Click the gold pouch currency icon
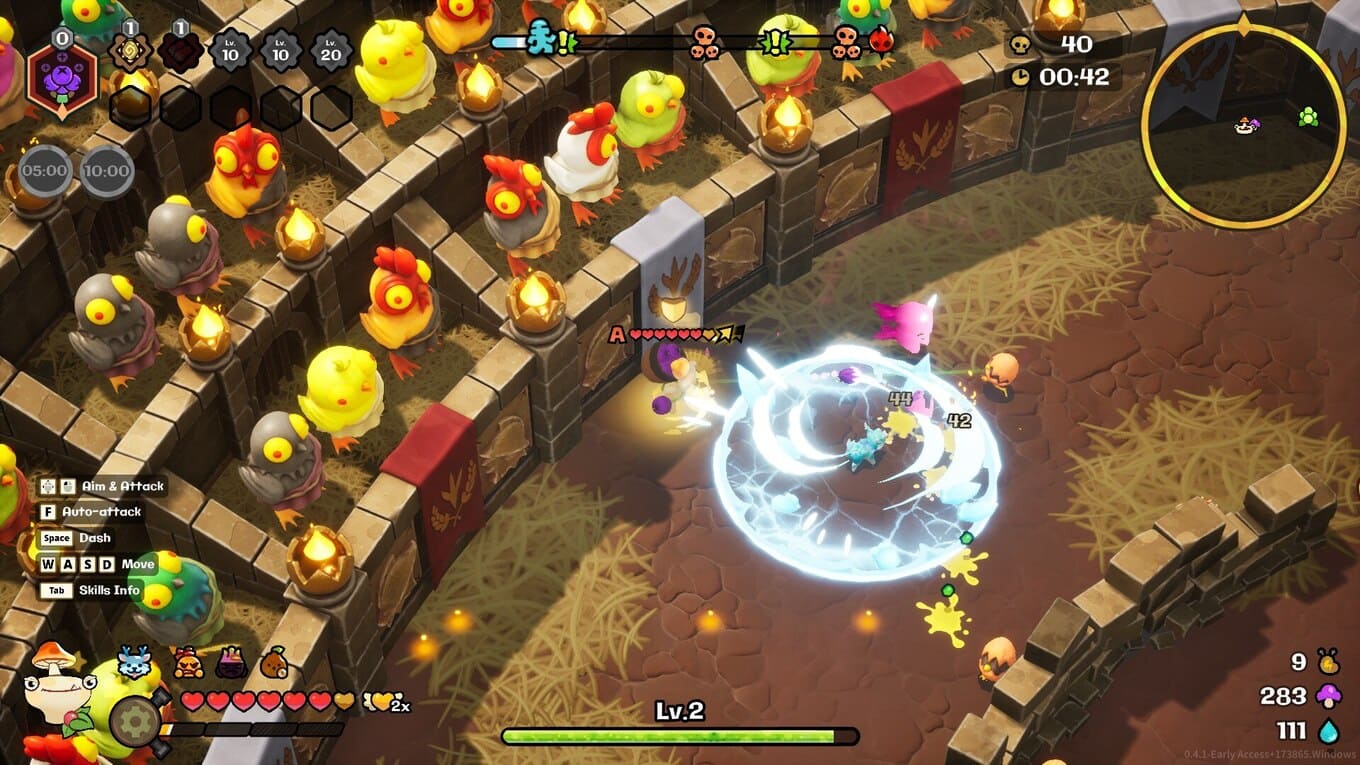 (x=1328, y=662)
